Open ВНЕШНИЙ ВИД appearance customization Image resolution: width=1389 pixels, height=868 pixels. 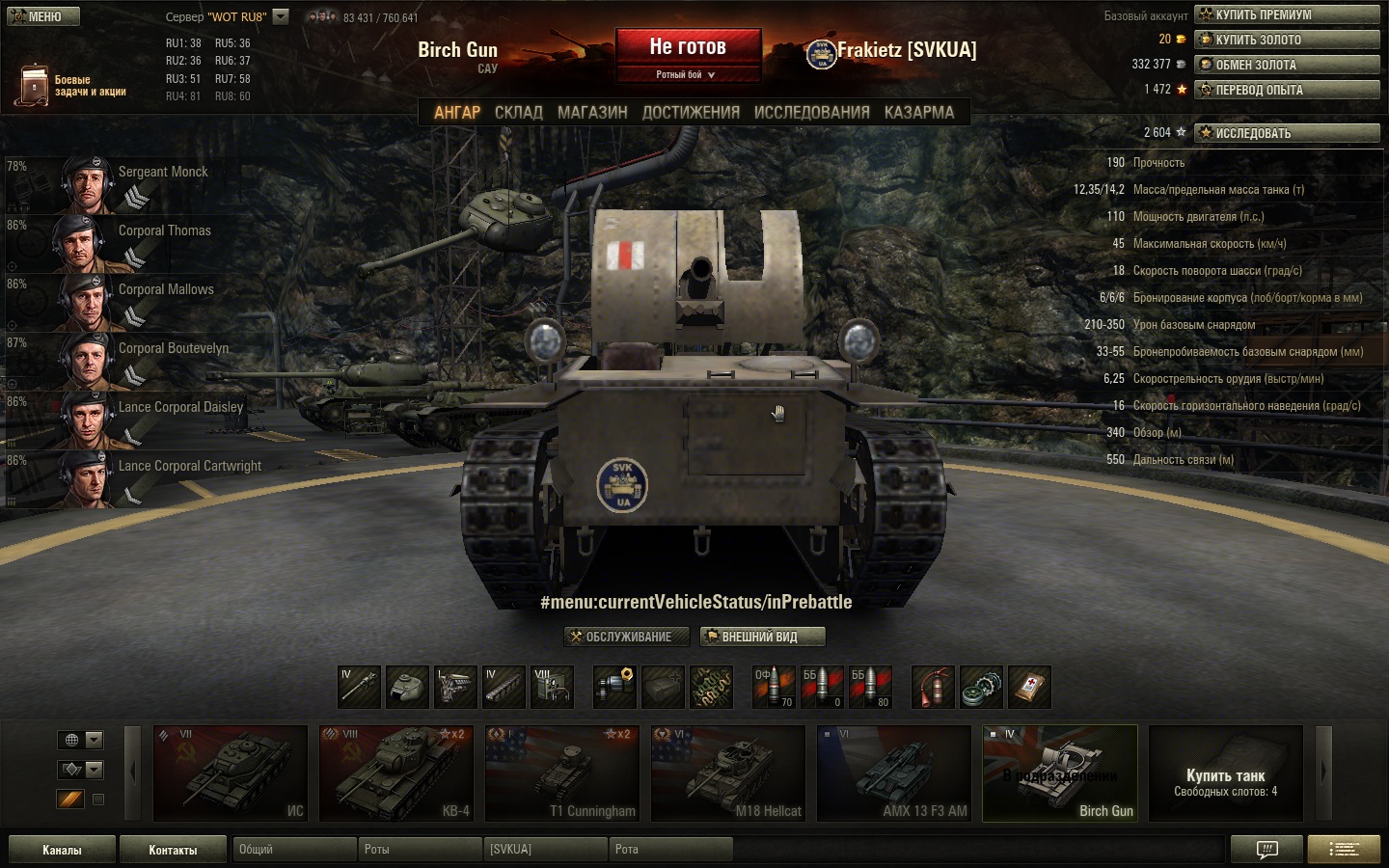pos(763,637)
